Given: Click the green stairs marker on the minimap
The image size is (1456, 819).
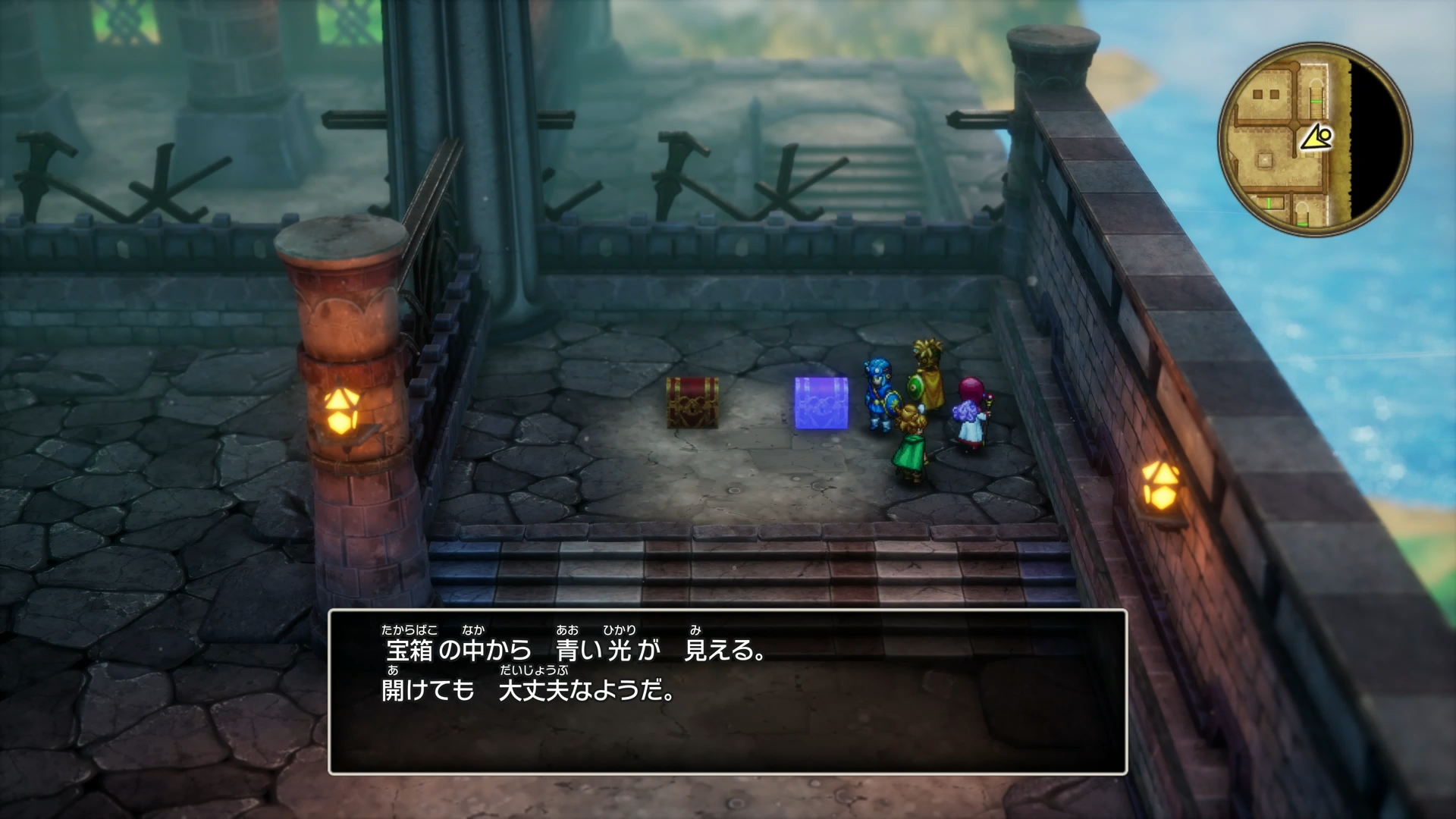Looking at the screenshot, I should click(1316, 101).
